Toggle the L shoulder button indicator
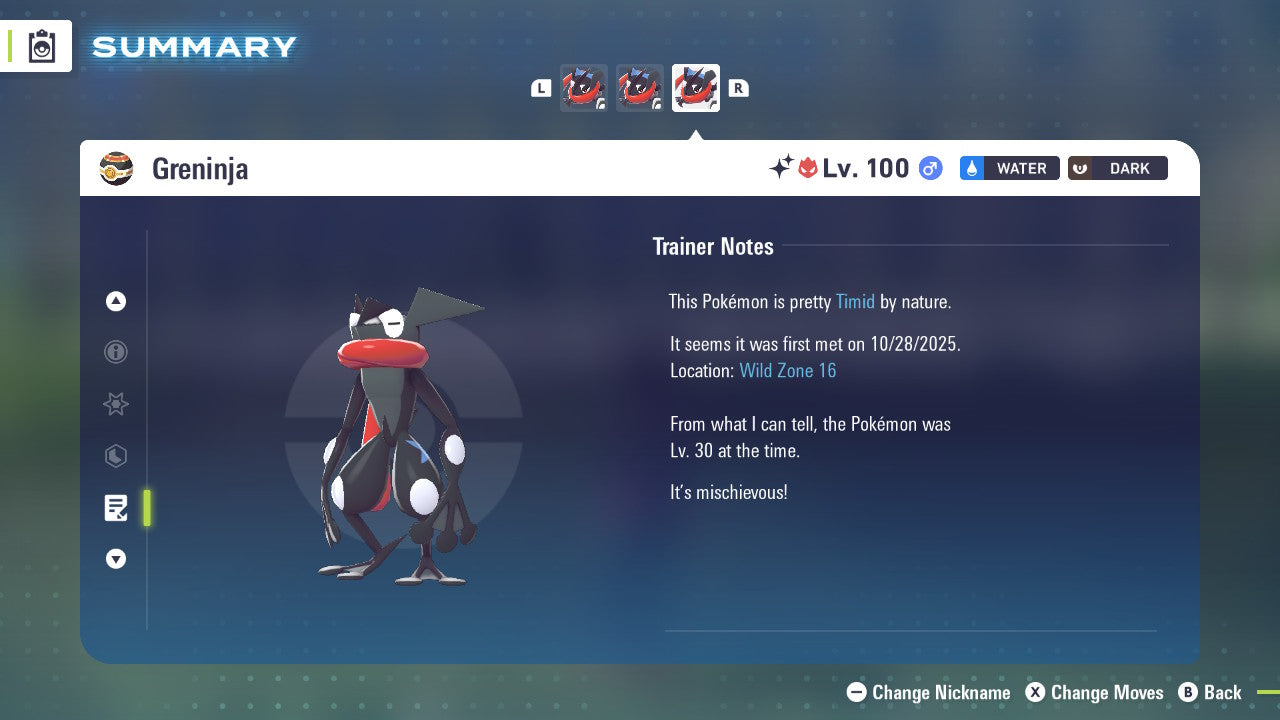Viewport: 1280px width, 720px height. pos(541,88)
